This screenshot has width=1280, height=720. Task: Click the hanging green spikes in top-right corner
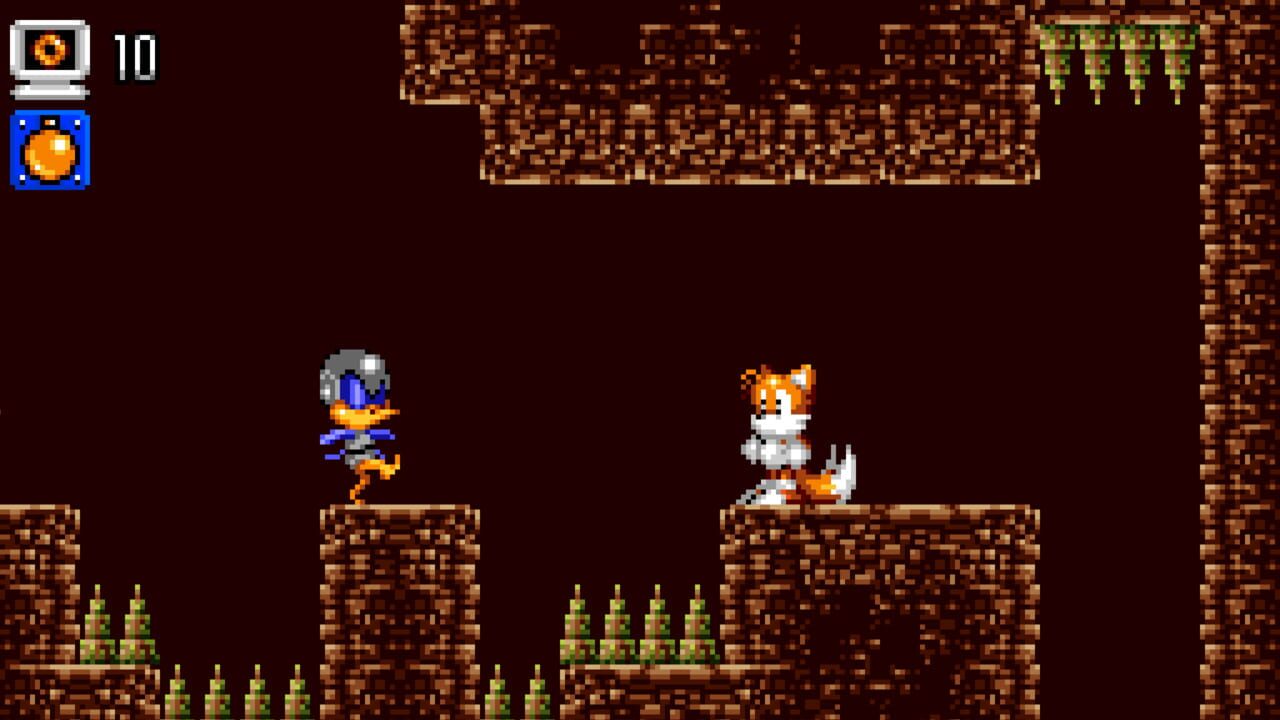pyautogui.click(x=1110, y=55)
